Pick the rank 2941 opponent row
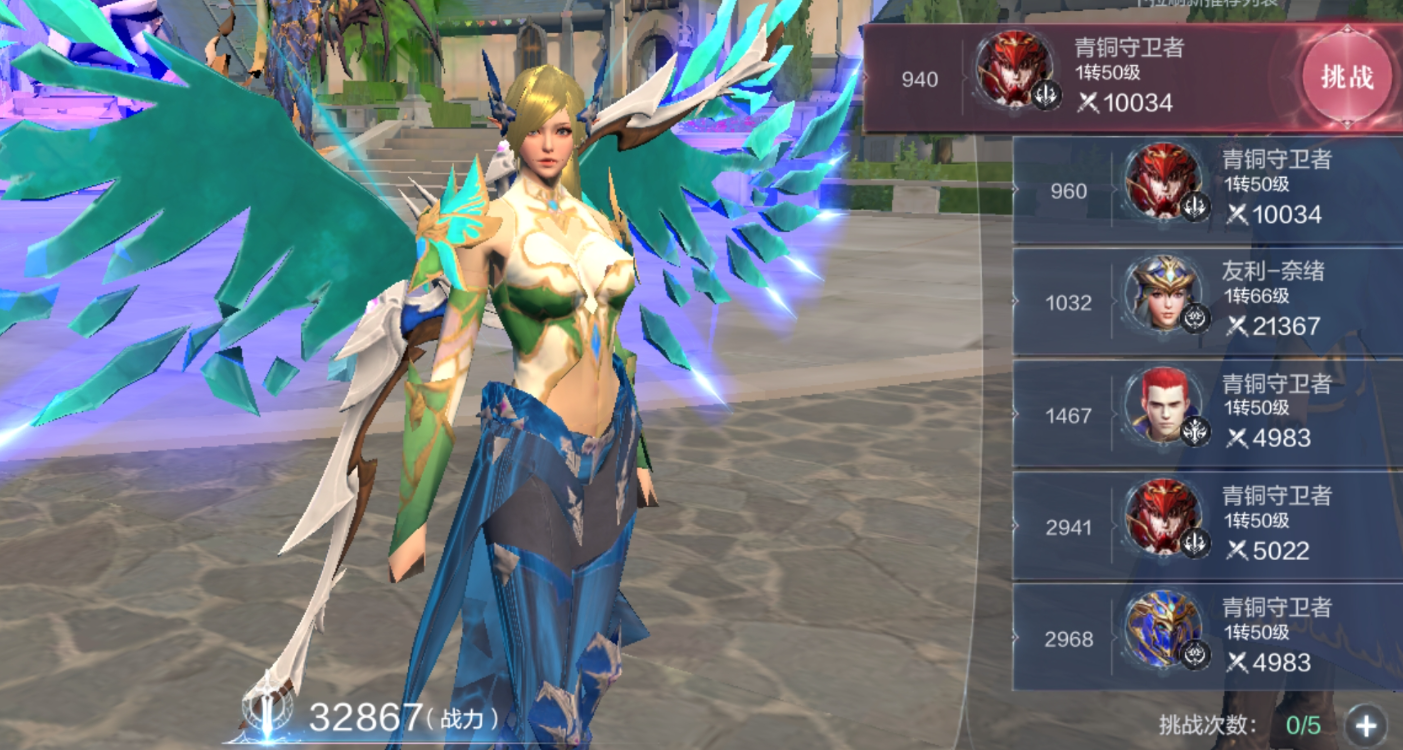 pyautogui.click(x=1207, y=526)
